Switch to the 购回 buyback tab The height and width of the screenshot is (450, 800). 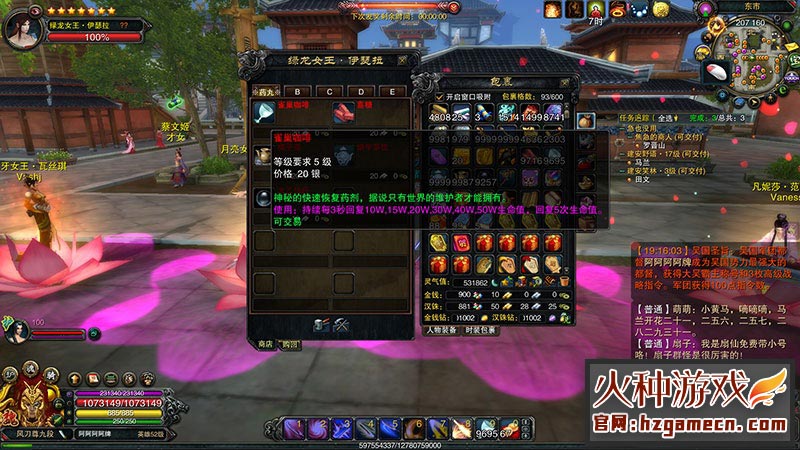290,344
